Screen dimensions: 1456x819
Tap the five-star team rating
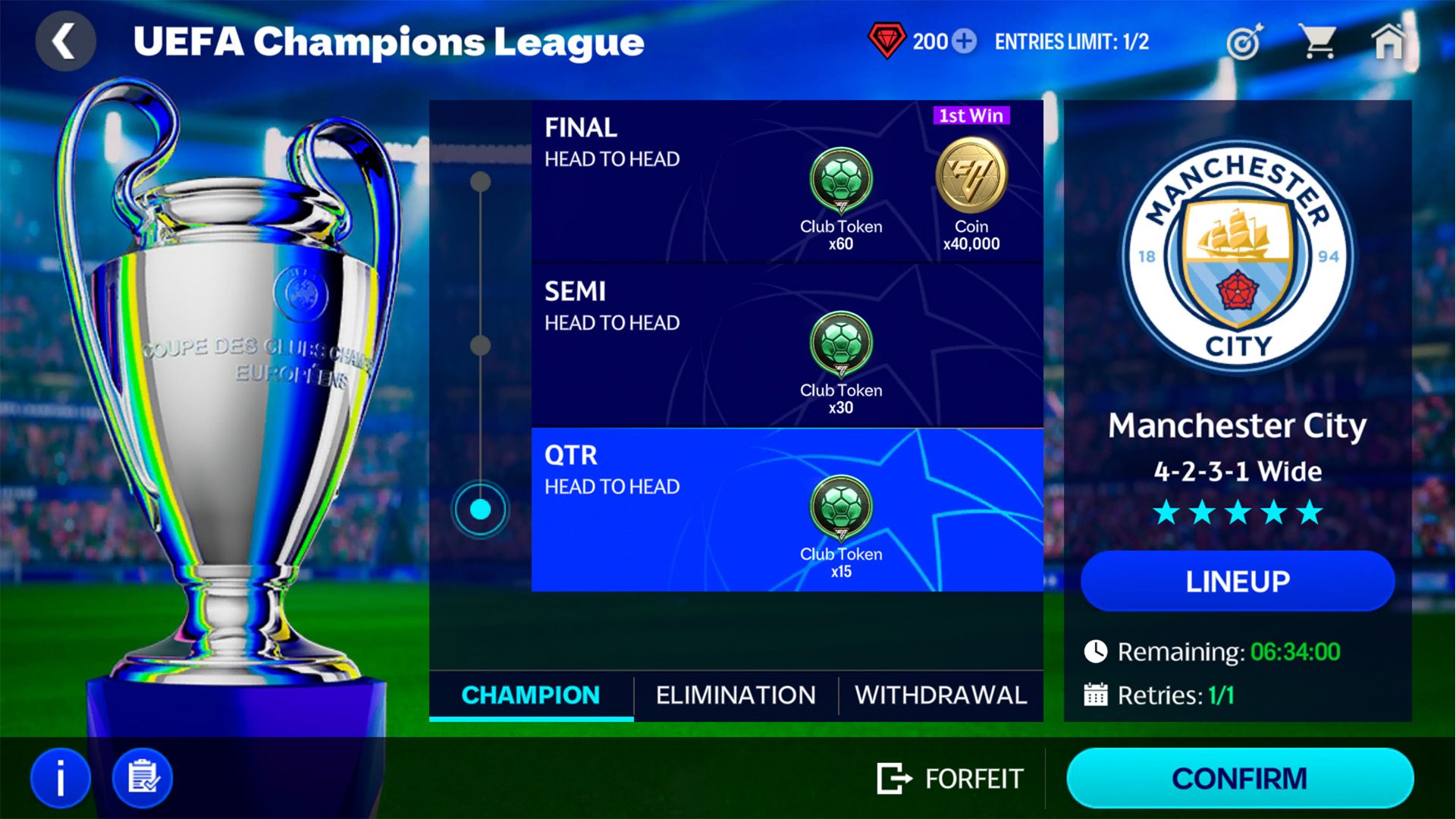point(1238,513)
